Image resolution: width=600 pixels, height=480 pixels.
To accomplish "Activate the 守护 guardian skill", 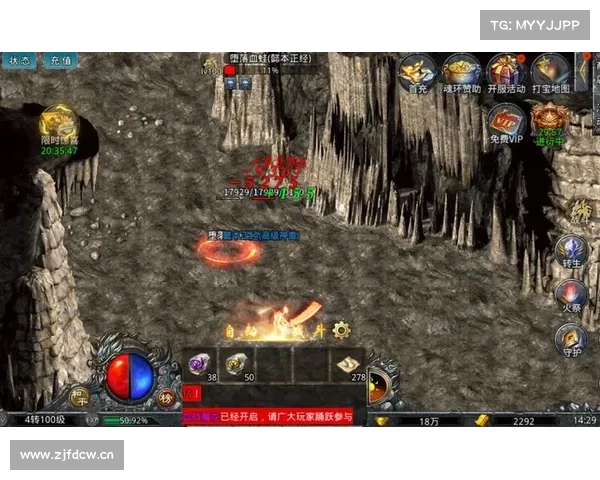I will (571, 341).
